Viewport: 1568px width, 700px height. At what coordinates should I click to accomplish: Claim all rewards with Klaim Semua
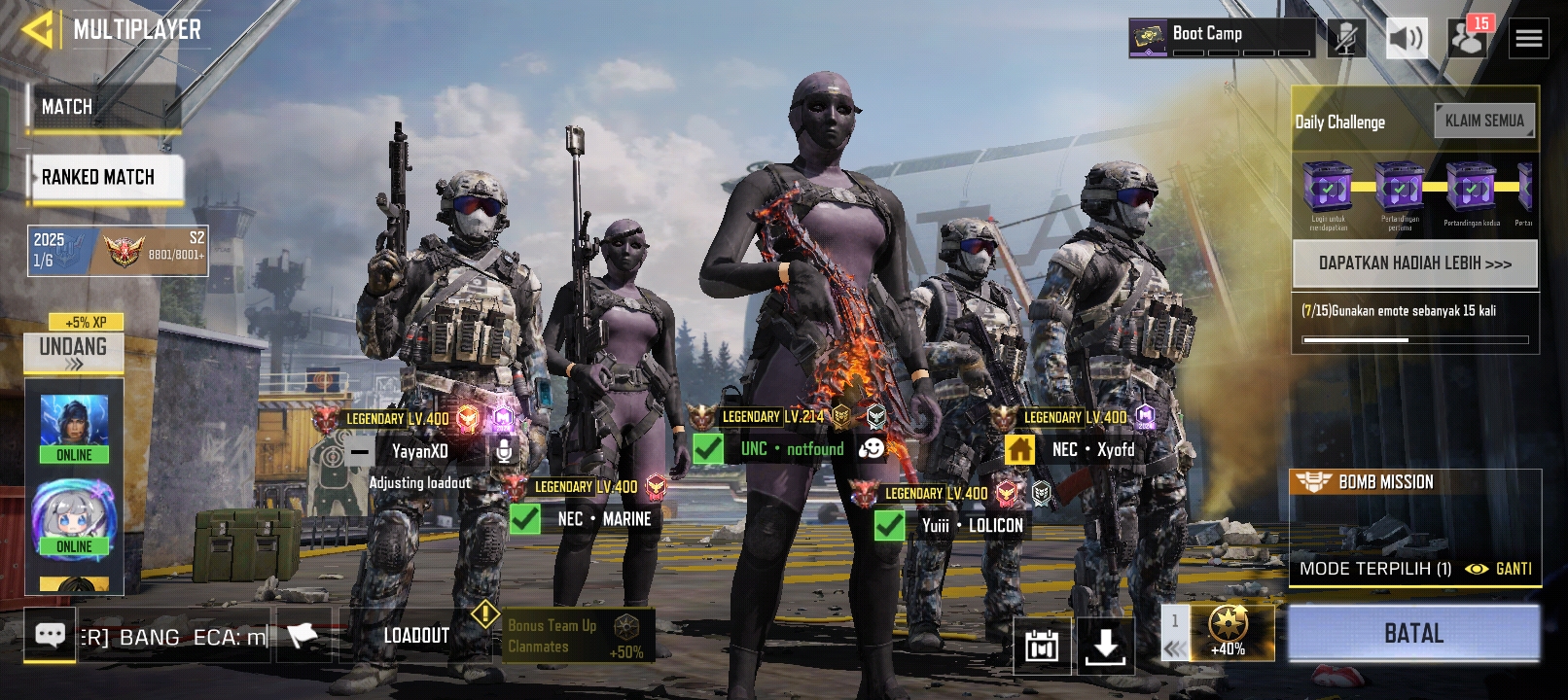1484,122
